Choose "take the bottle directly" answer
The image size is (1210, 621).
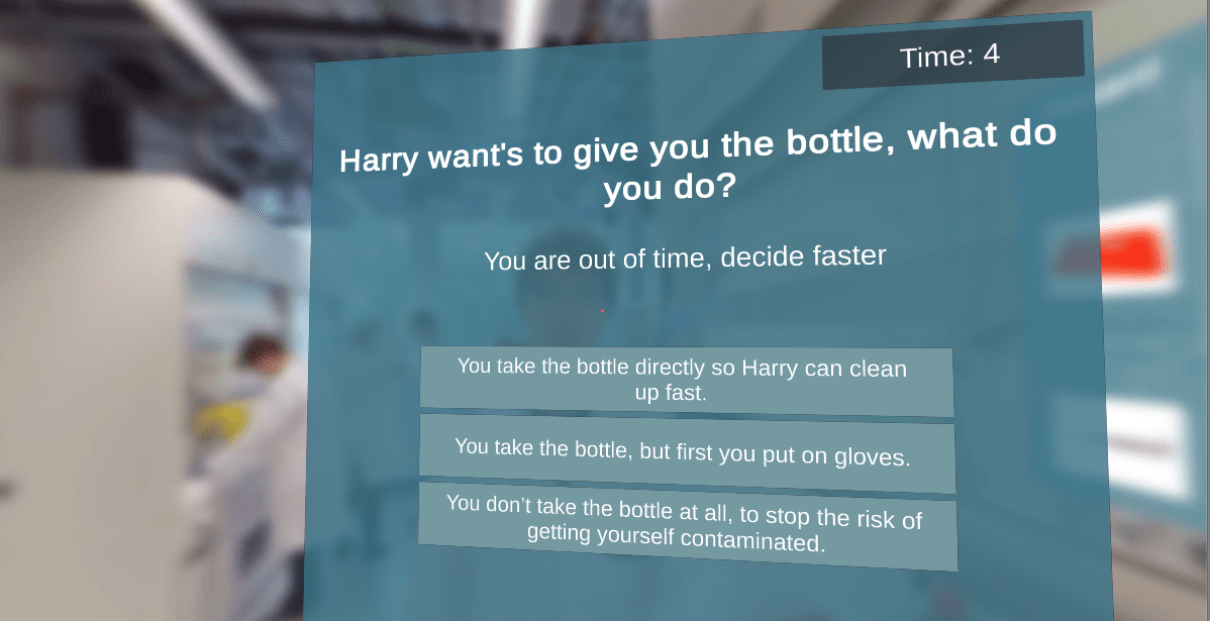[x=686, y=380]
